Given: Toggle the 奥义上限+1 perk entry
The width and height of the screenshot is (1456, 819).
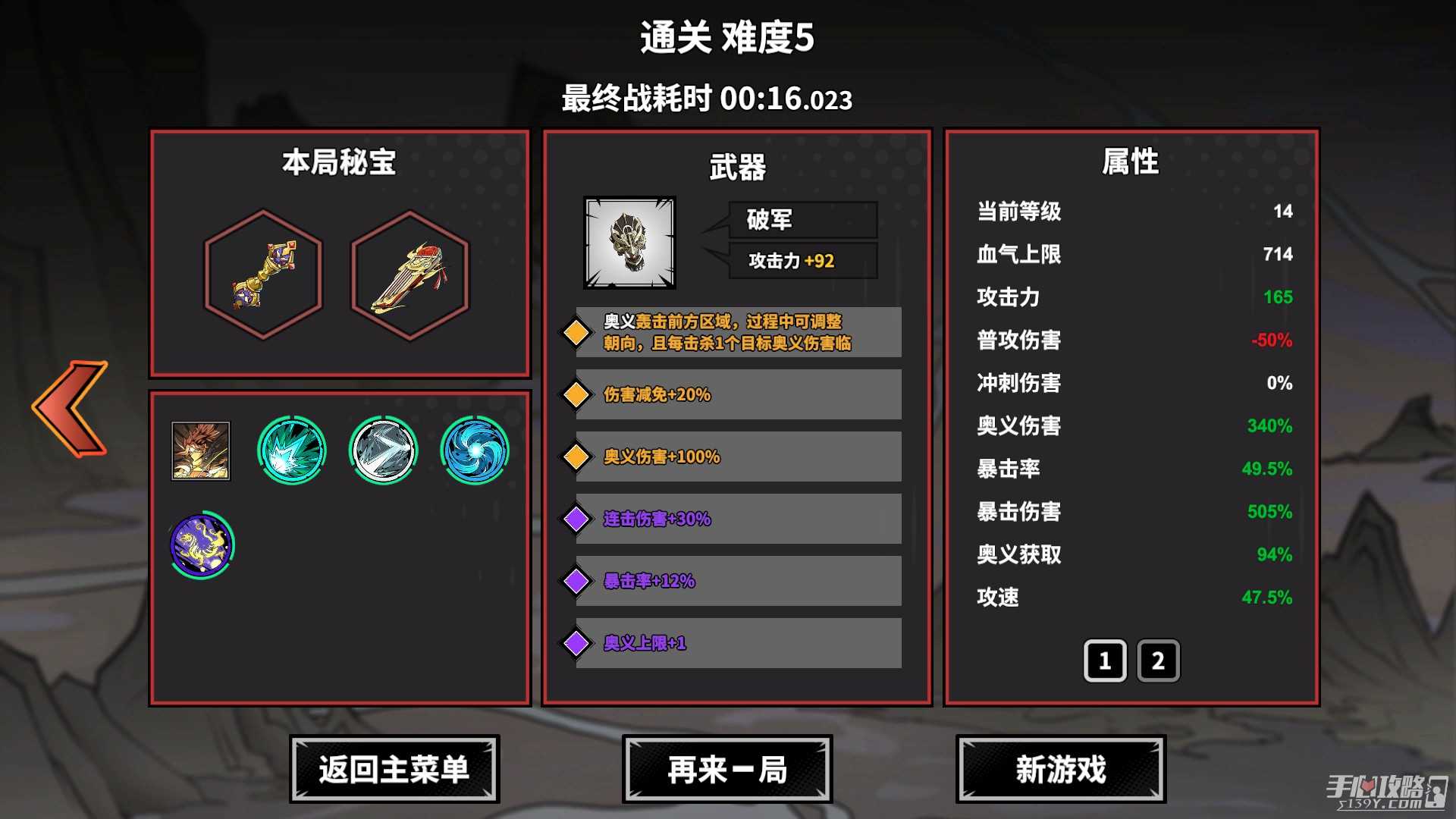Looking at the screenshot, I should 734,642.
